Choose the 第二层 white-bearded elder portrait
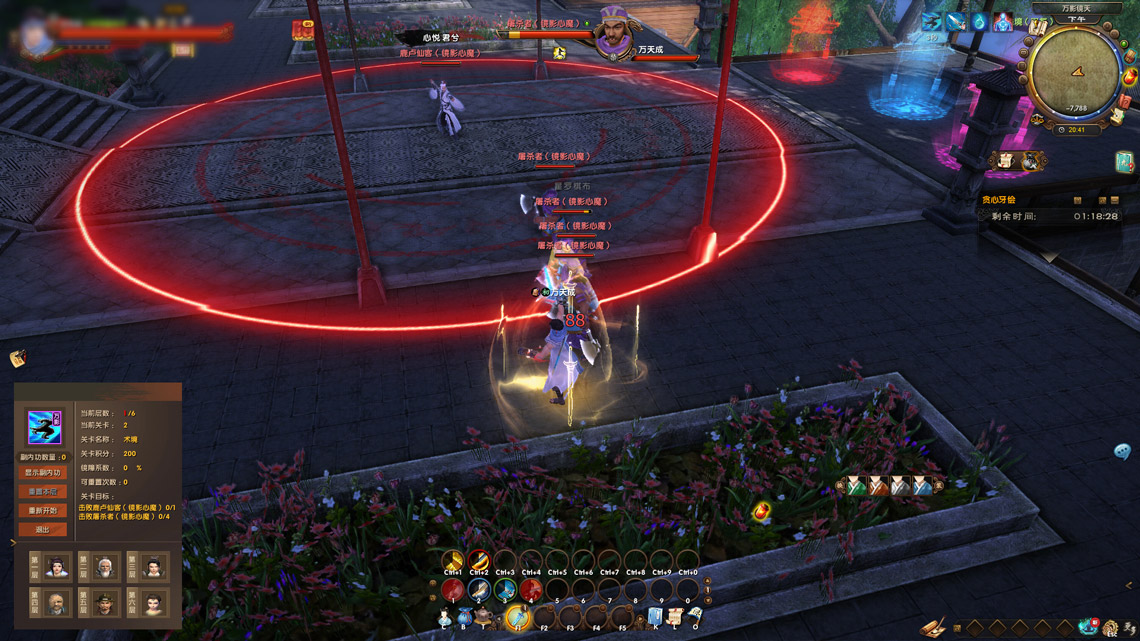This screenshot has width=1140, height=641. coord(105,567)
